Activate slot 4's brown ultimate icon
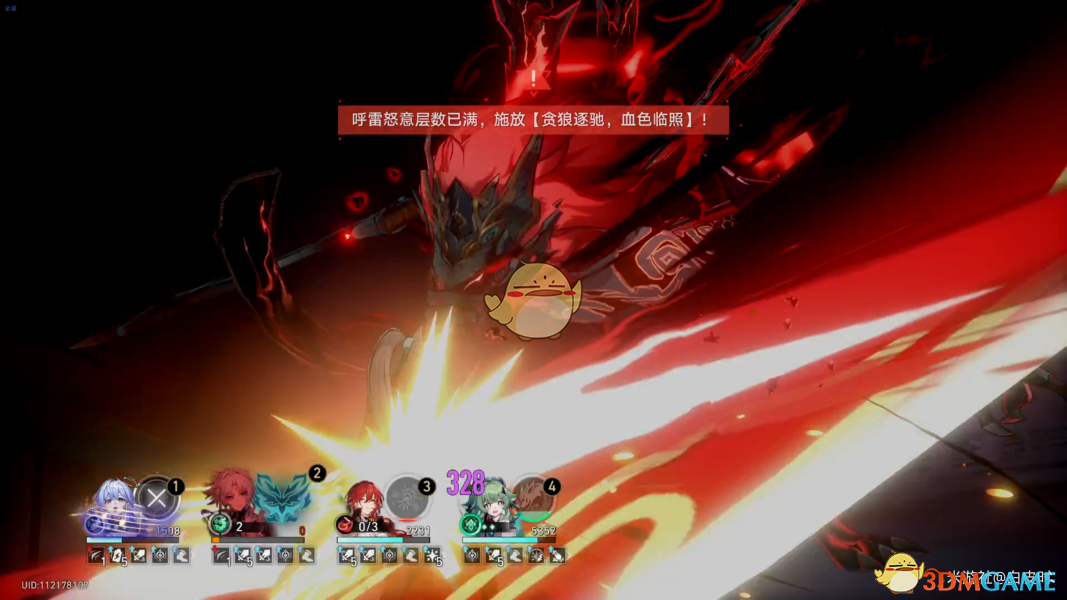The image size is (1067, 600). (533, 499)
